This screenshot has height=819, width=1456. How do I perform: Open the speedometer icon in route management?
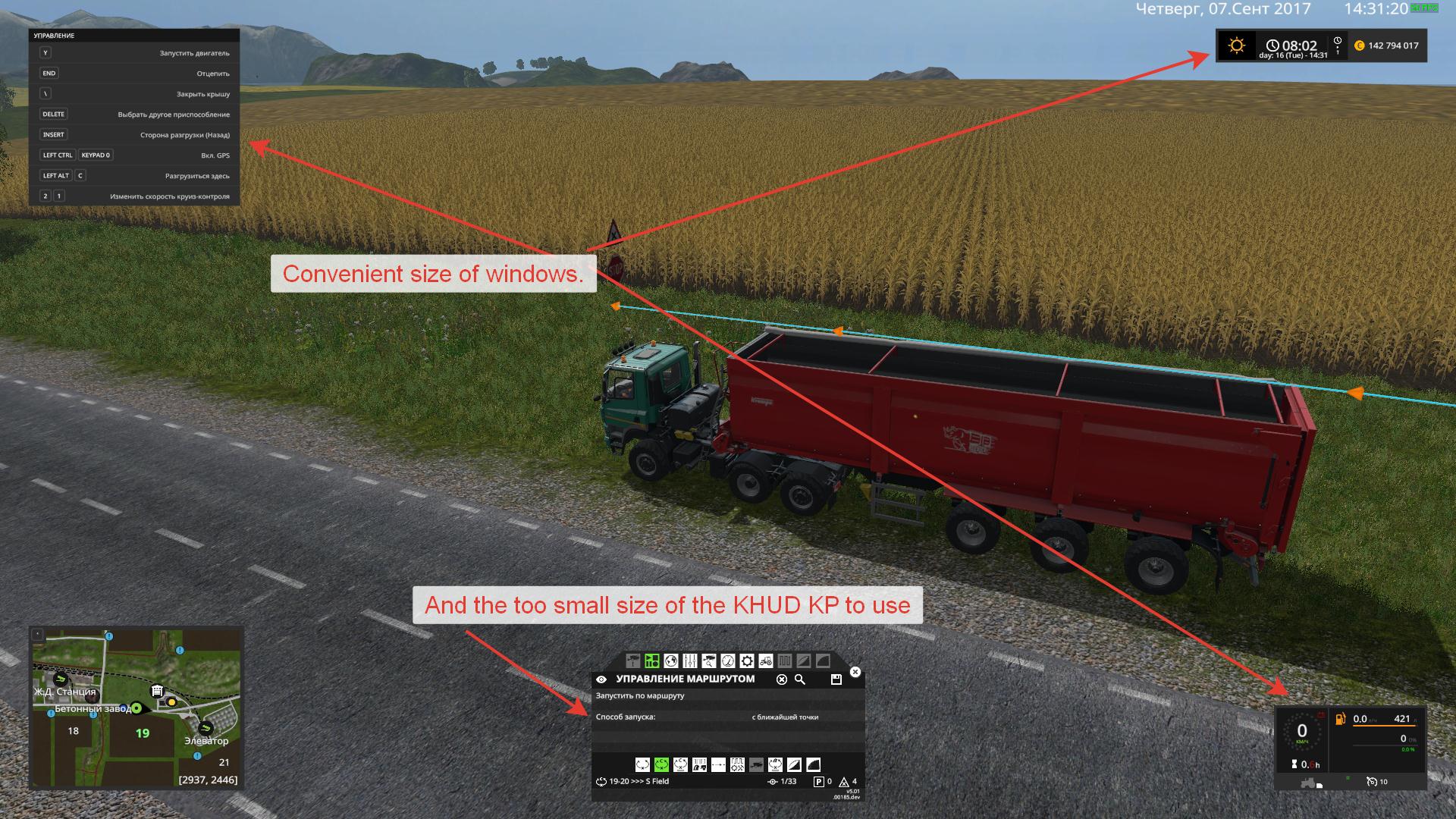pos(728,661)
